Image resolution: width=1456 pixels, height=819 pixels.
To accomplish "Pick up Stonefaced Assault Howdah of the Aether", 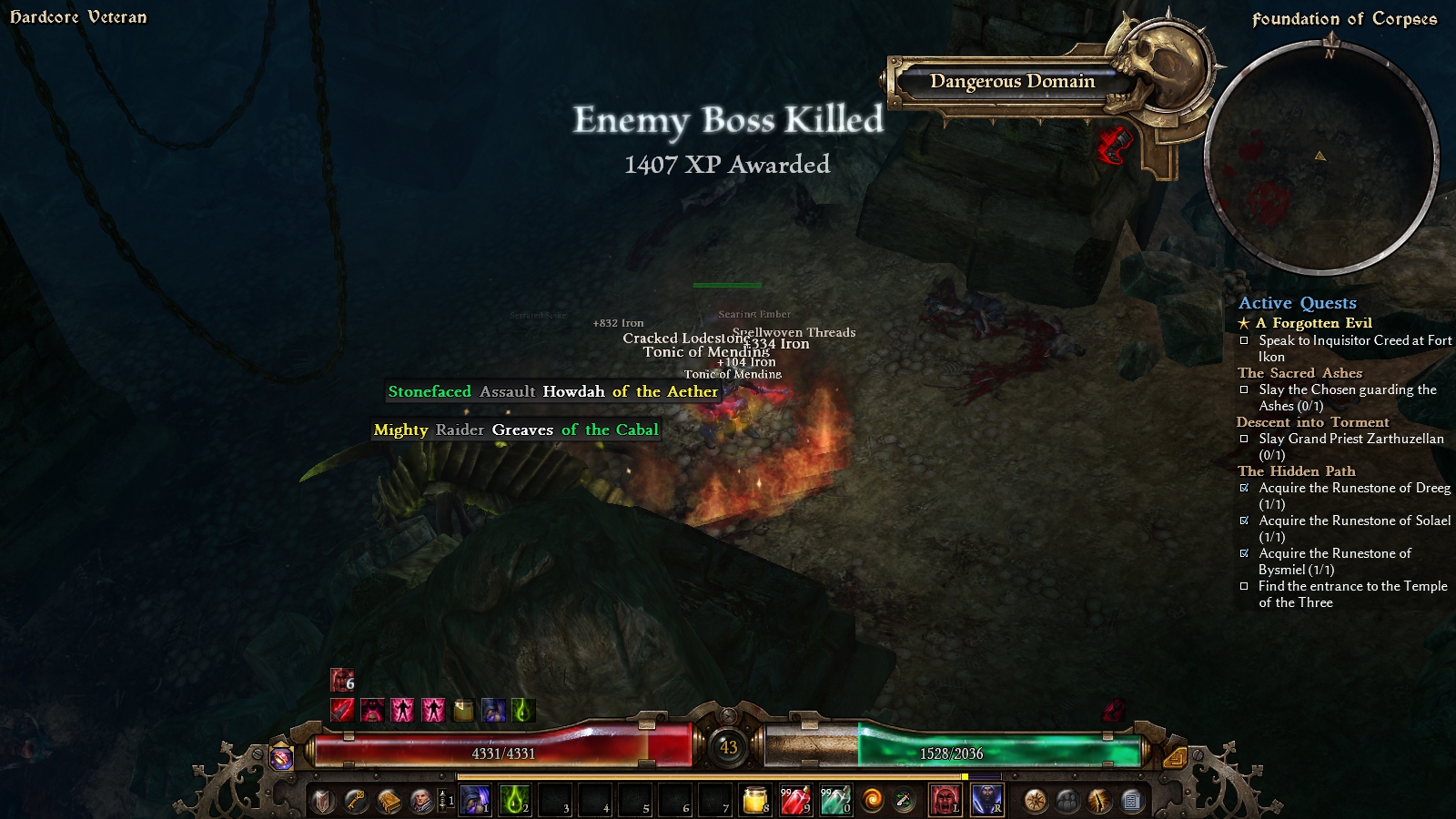I will coord(553,391).
